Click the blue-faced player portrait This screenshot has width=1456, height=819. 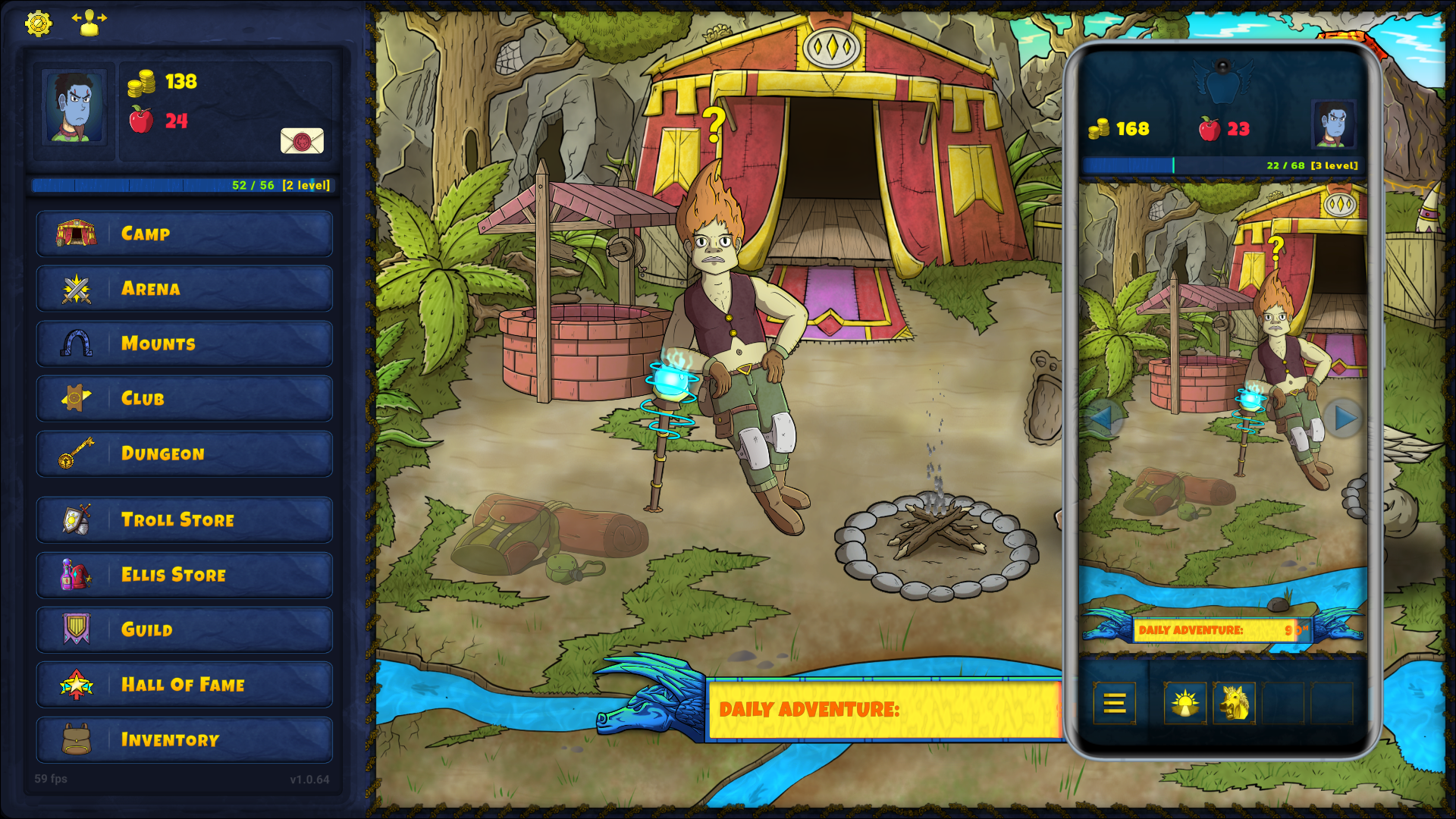[x=74, y=107]
